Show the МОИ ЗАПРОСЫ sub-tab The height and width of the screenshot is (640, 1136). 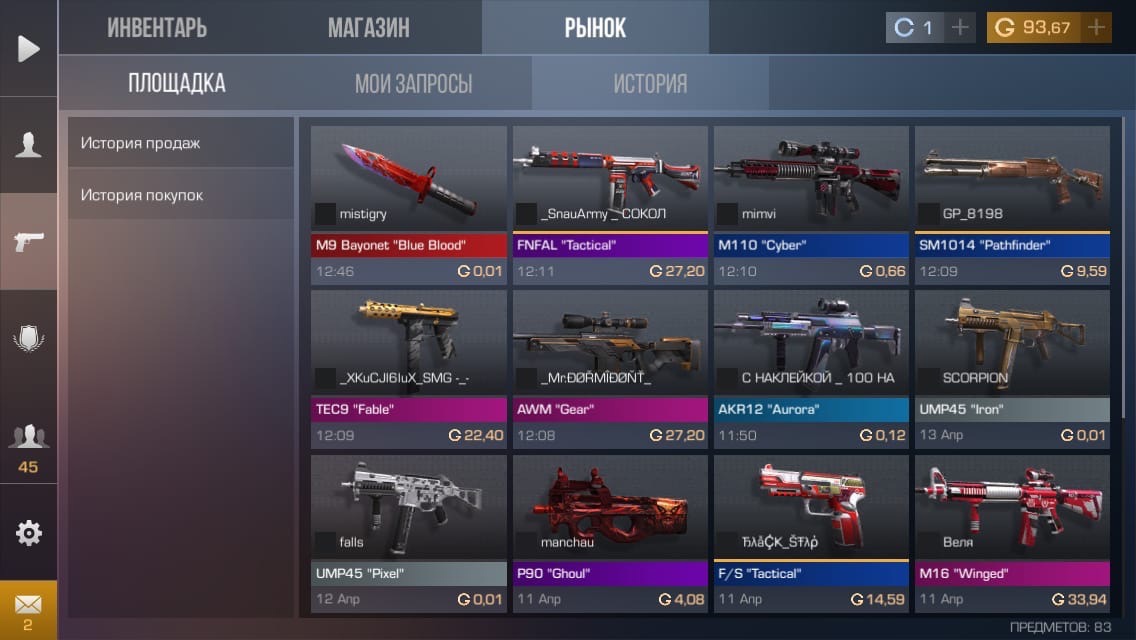[x=413, y=83]
